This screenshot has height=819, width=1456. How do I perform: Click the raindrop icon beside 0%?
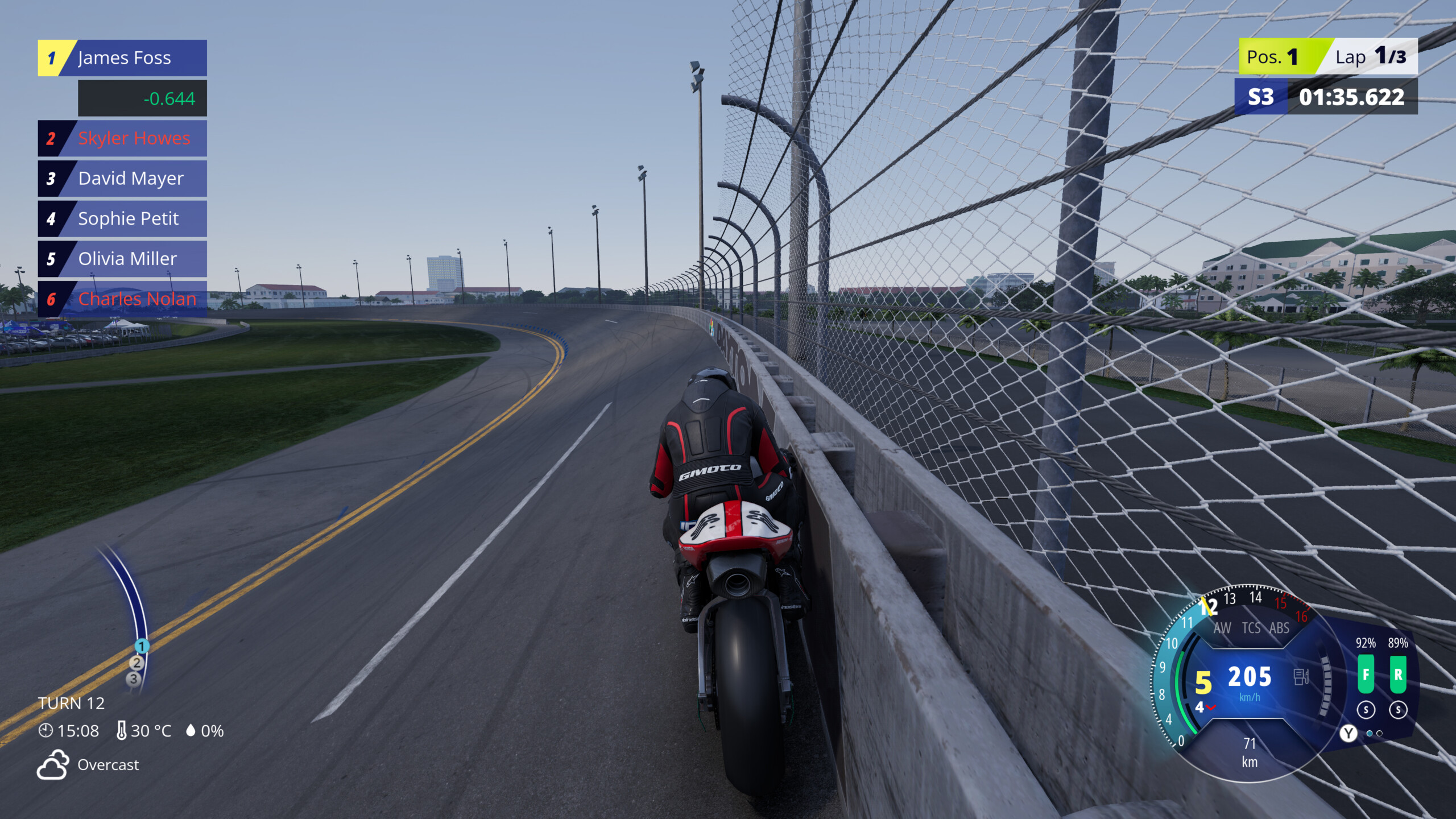(x=192, y=730)
